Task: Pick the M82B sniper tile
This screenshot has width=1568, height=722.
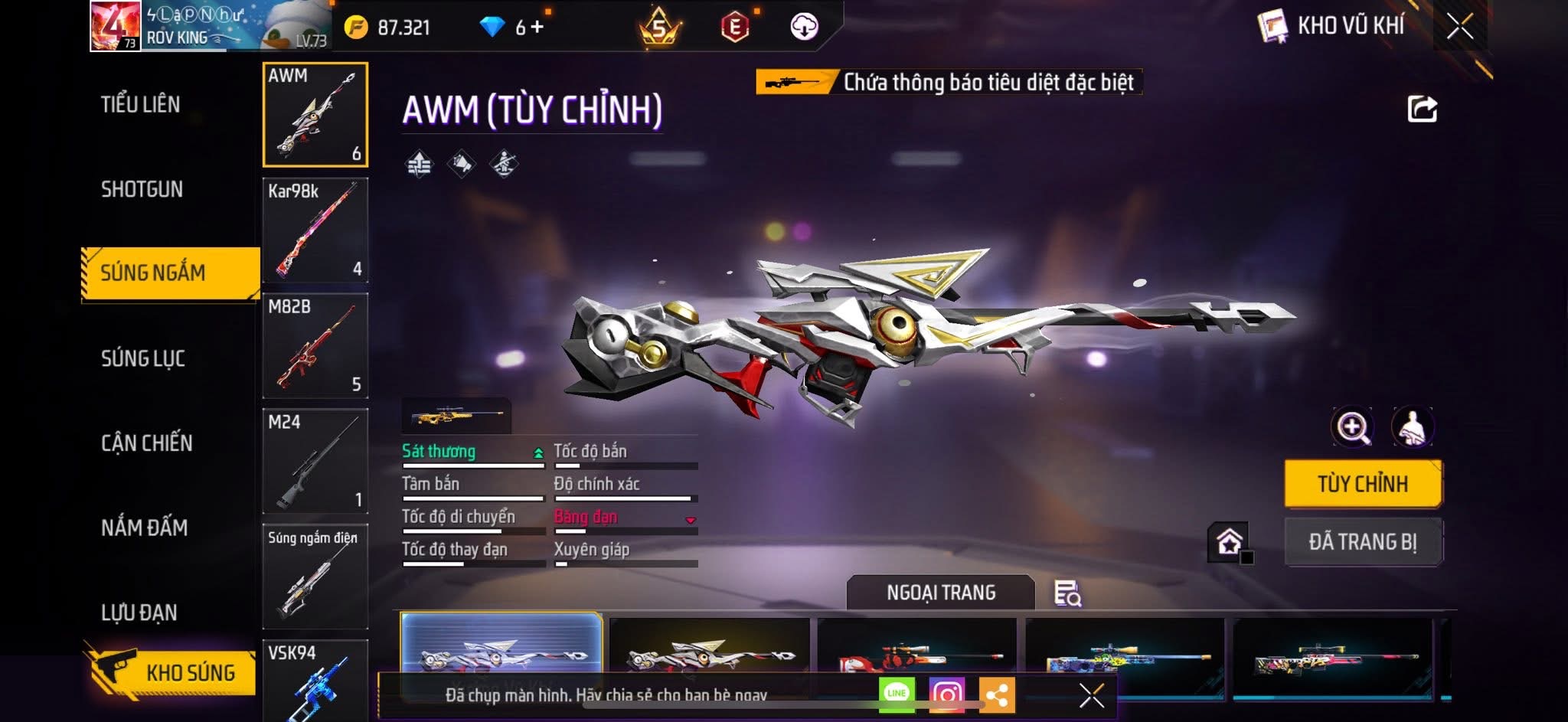Action: pyautogui.click(x=315, y=346)
